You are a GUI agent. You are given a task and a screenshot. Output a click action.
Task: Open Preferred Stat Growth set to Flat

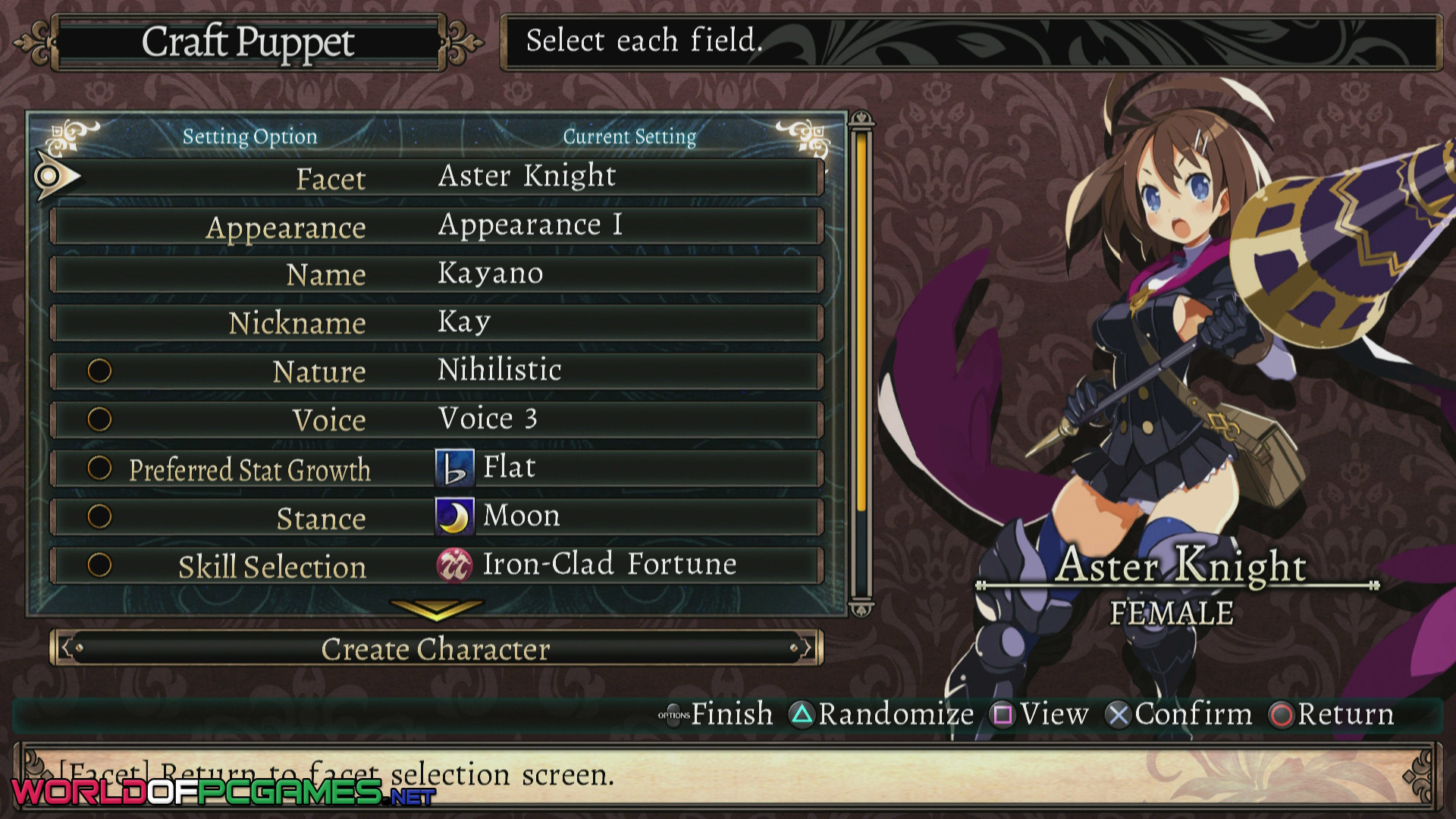coord(437,469)
